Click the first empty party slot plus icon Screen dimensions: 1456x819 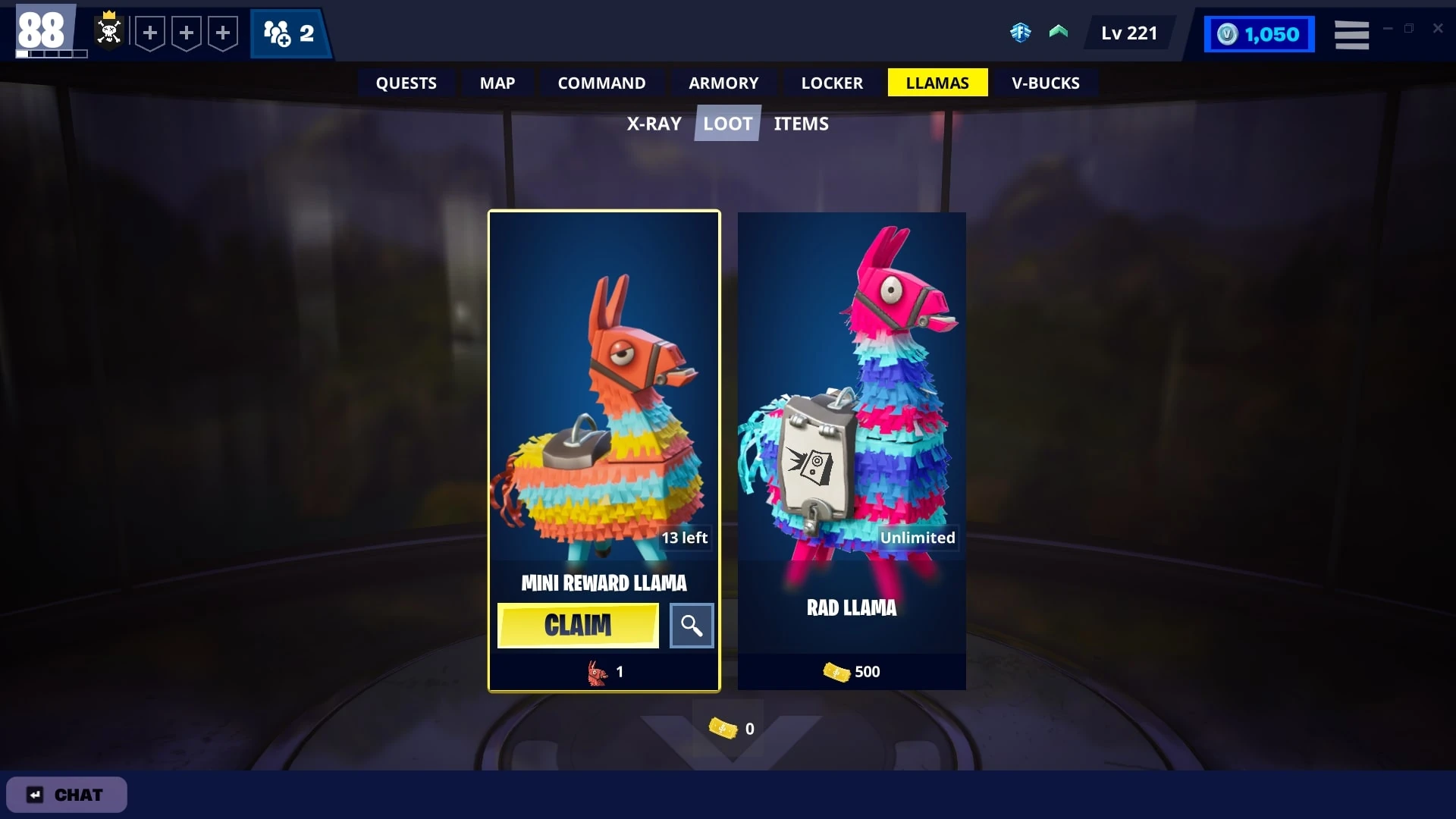coord(150,33)
